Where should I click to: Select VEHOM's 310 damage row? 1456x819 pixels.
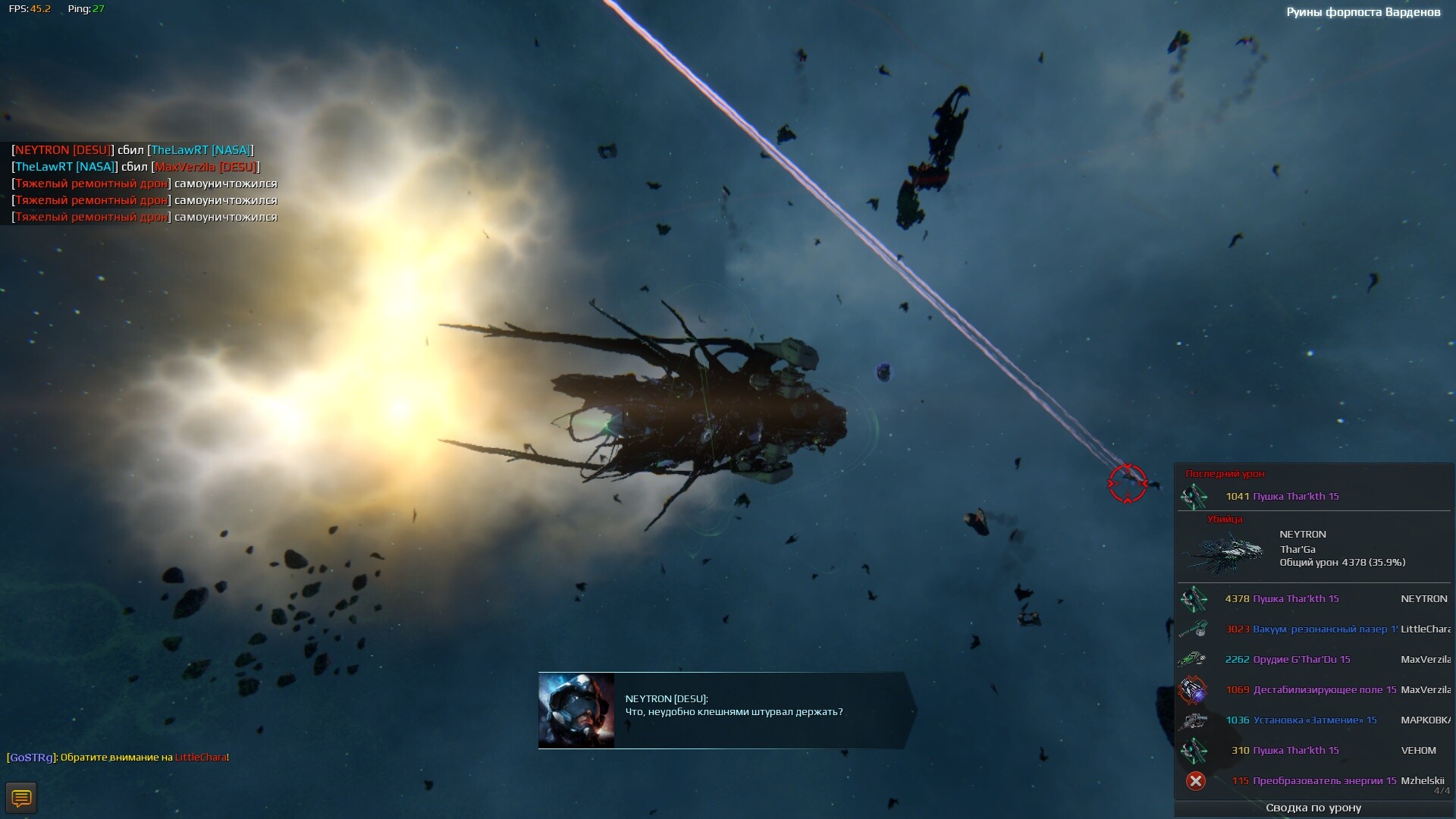(x=1313, y=751)
